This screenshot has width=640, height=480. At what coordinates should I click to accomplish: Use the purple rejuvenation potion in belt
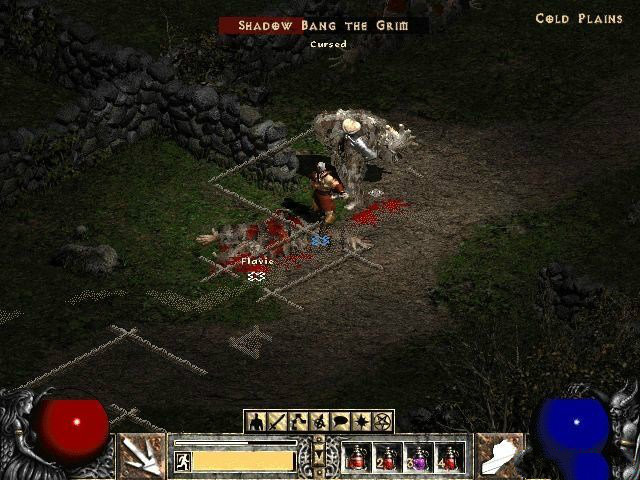tap(420, 458)
